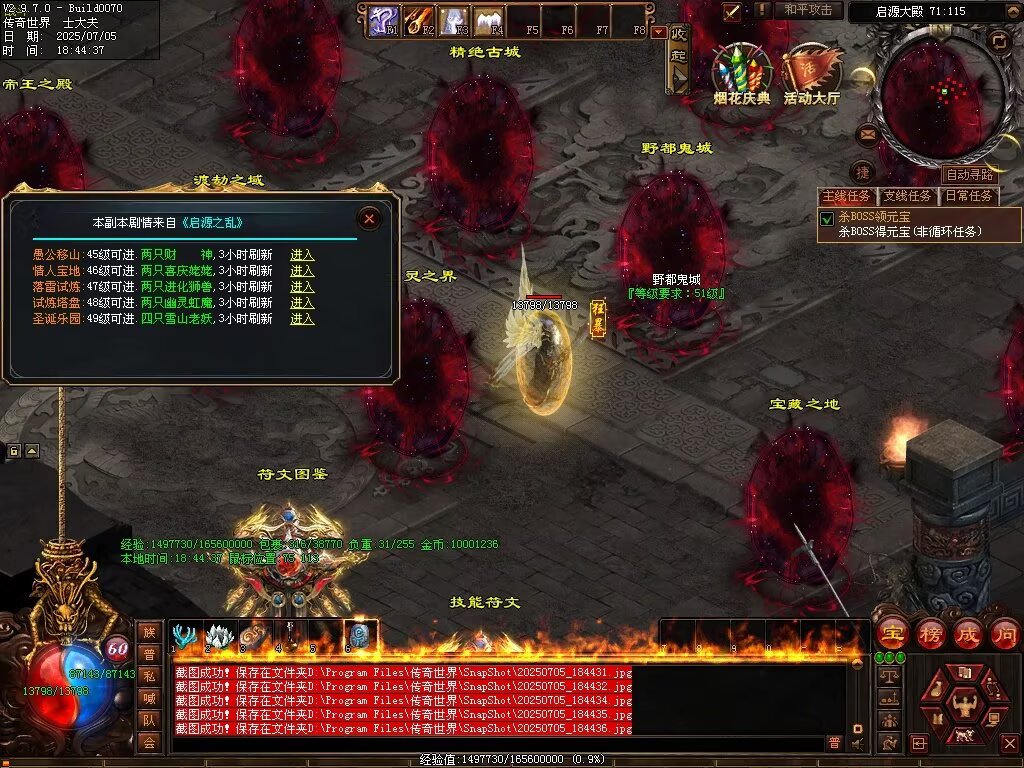Viewport: 1024px width, 768px height.
Task: Toggle the 杀BOSS领元宝 quest checkbox
Action: (x=827, y=218)
